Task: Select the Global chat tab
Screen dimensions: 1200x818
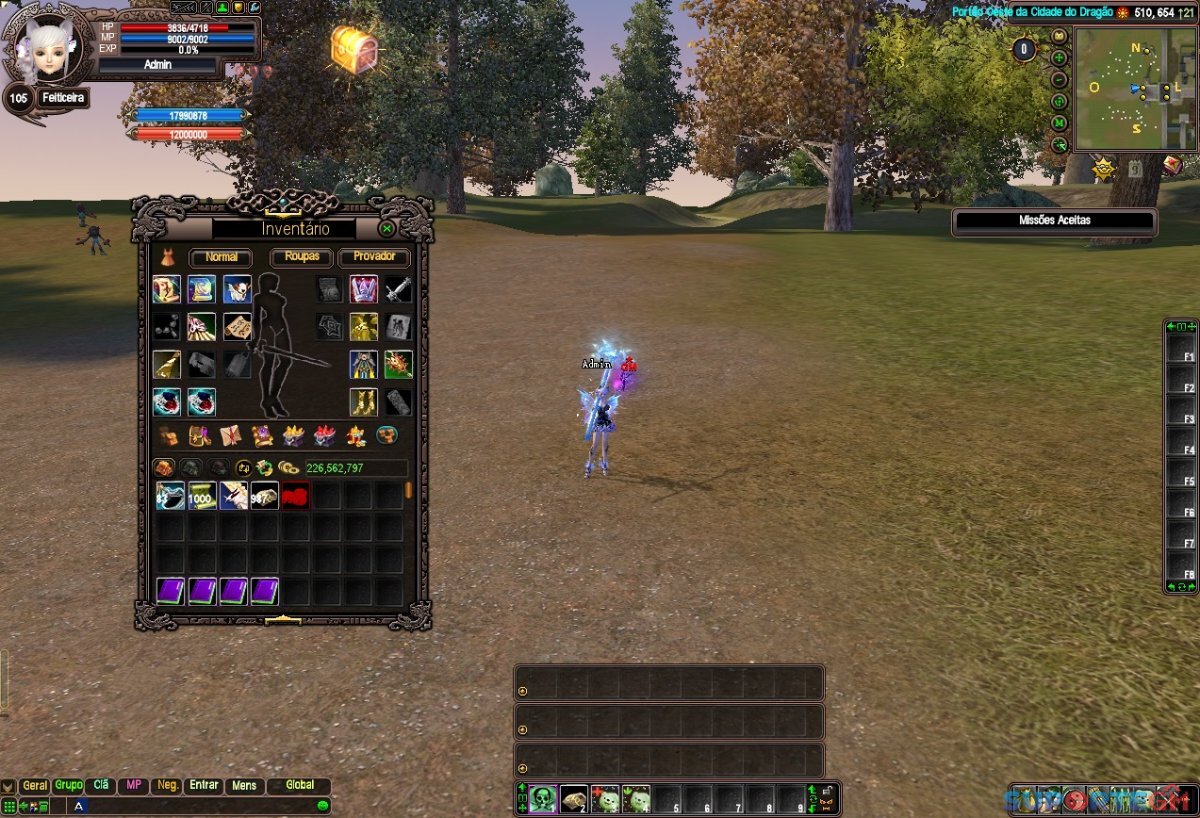Action: click(x=299, y=786)
